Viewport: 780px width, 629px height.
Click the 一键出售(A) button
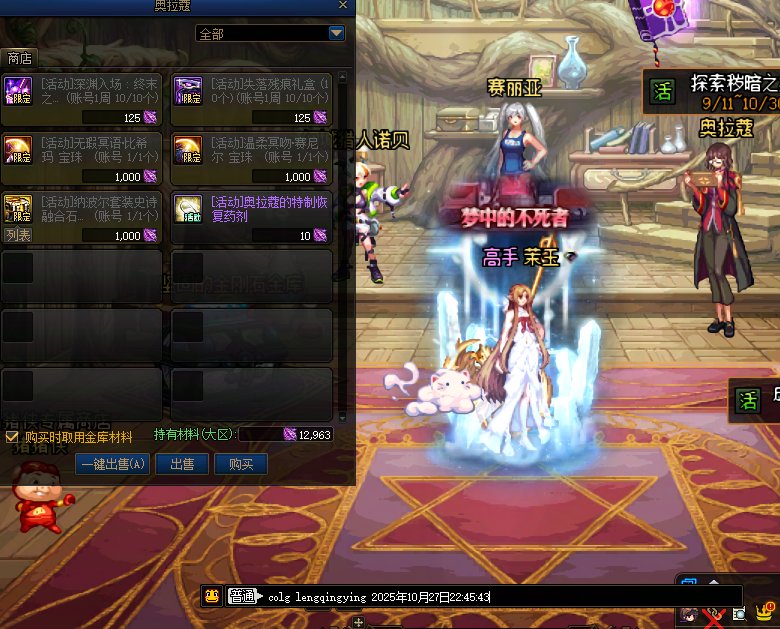(x=112, y=464)
